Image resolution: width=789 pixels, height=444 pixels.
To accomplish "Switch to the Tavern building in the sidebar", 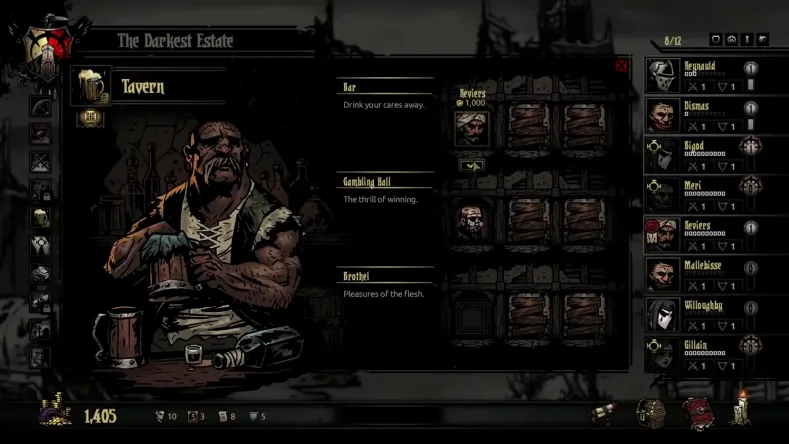I will [41, 217].
